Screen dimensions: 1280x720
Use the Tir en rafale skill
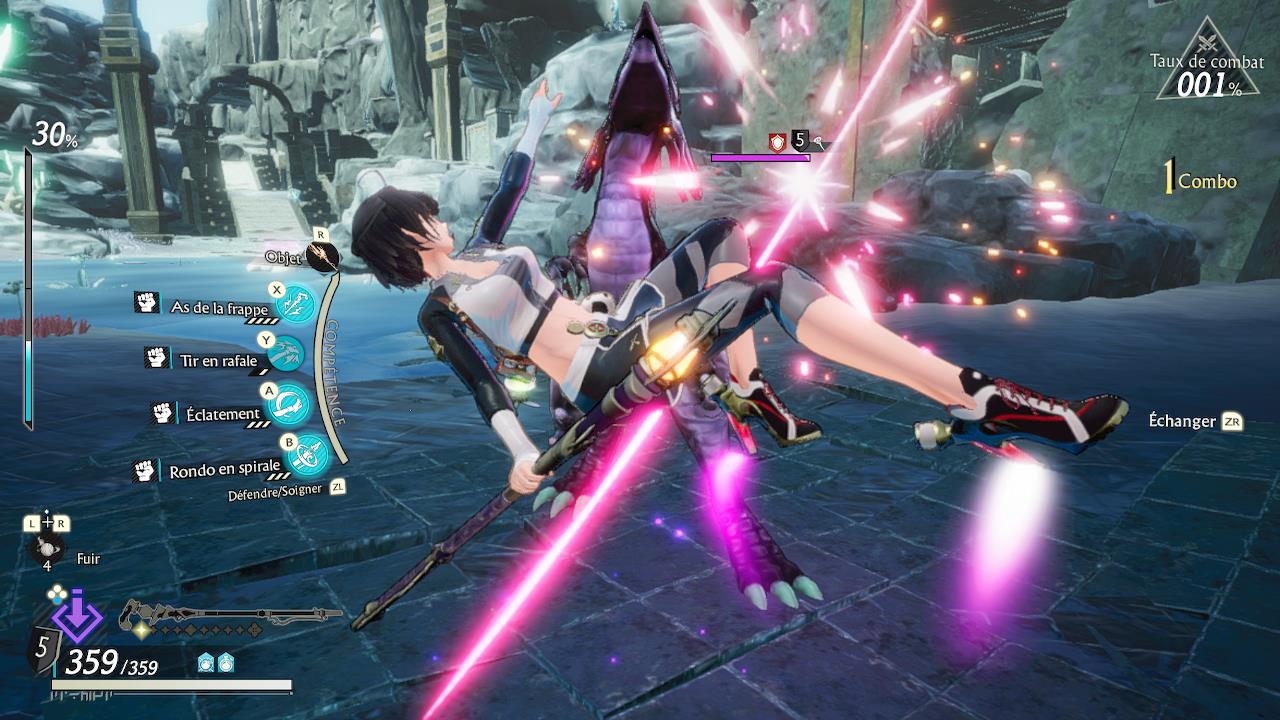(x=286, y=354)
